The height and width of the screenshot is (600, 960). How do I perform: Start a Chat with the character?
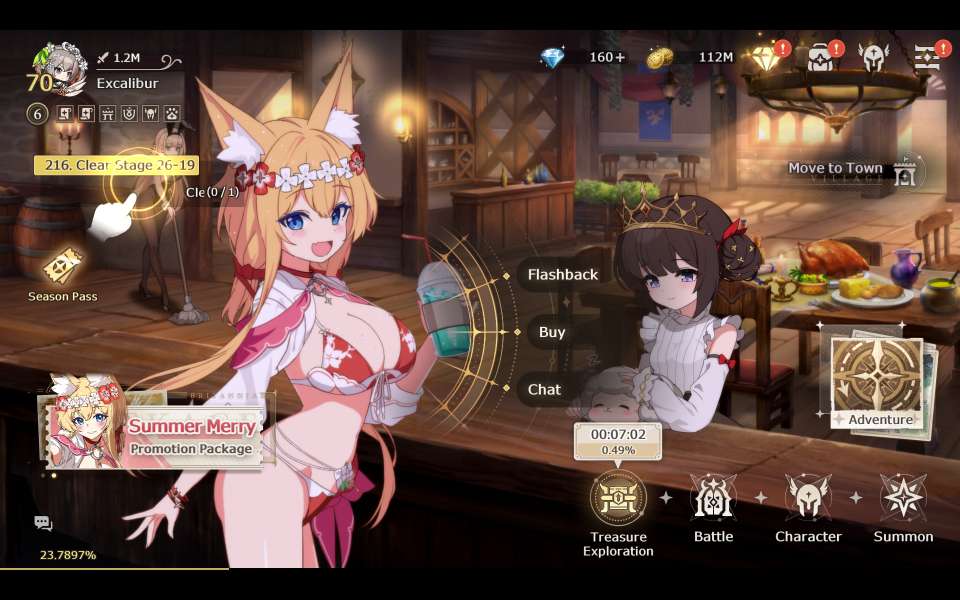pos(545,389)
